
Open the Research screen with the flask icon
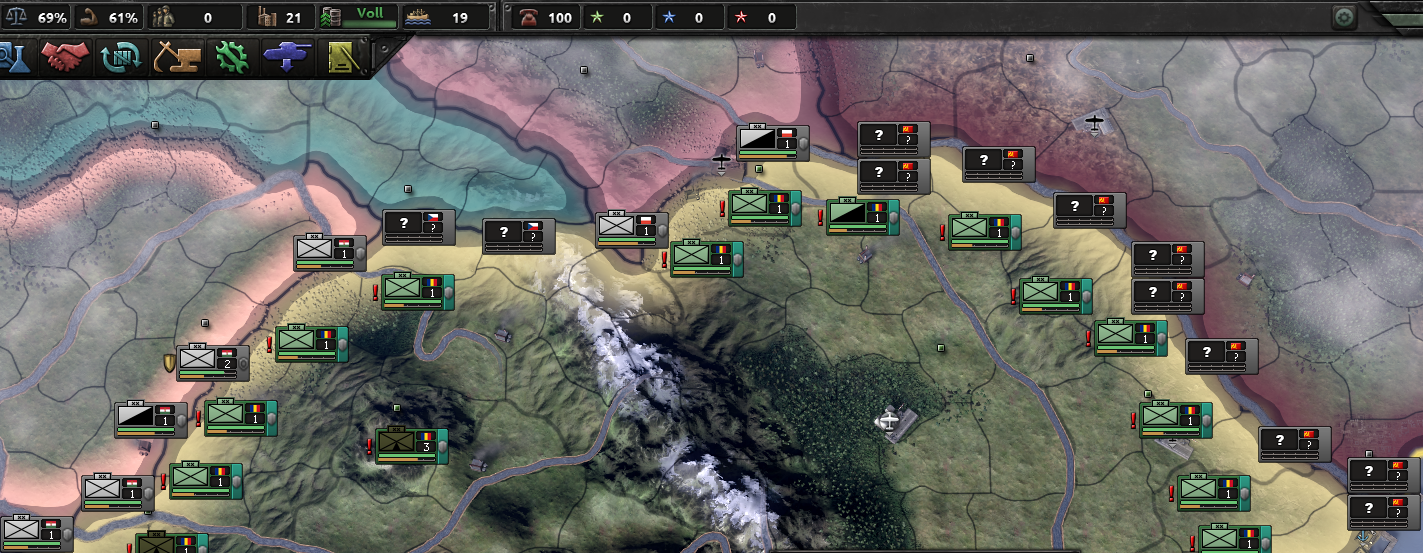(x=12, y=58)
